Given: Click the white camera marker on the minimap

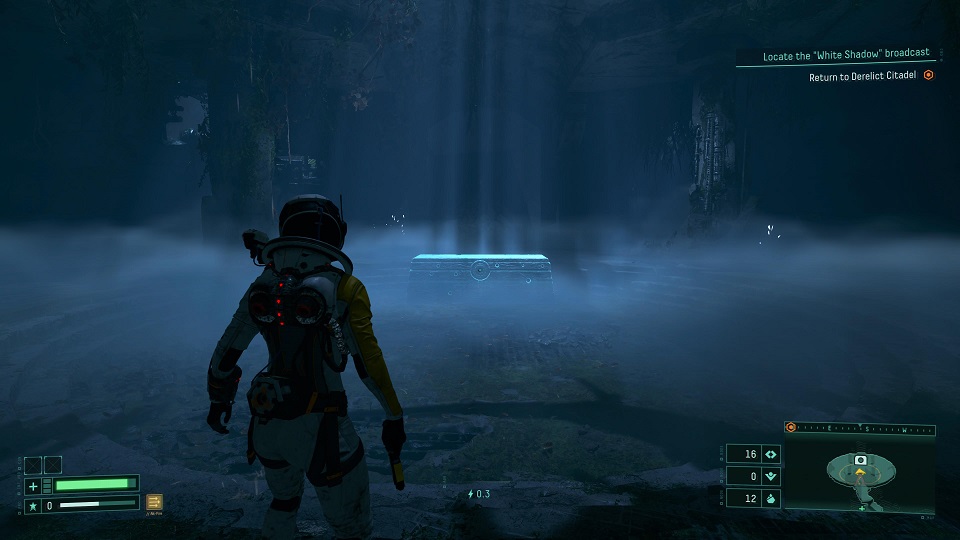Looking at the screenshot, I should [x=859, y=459].
